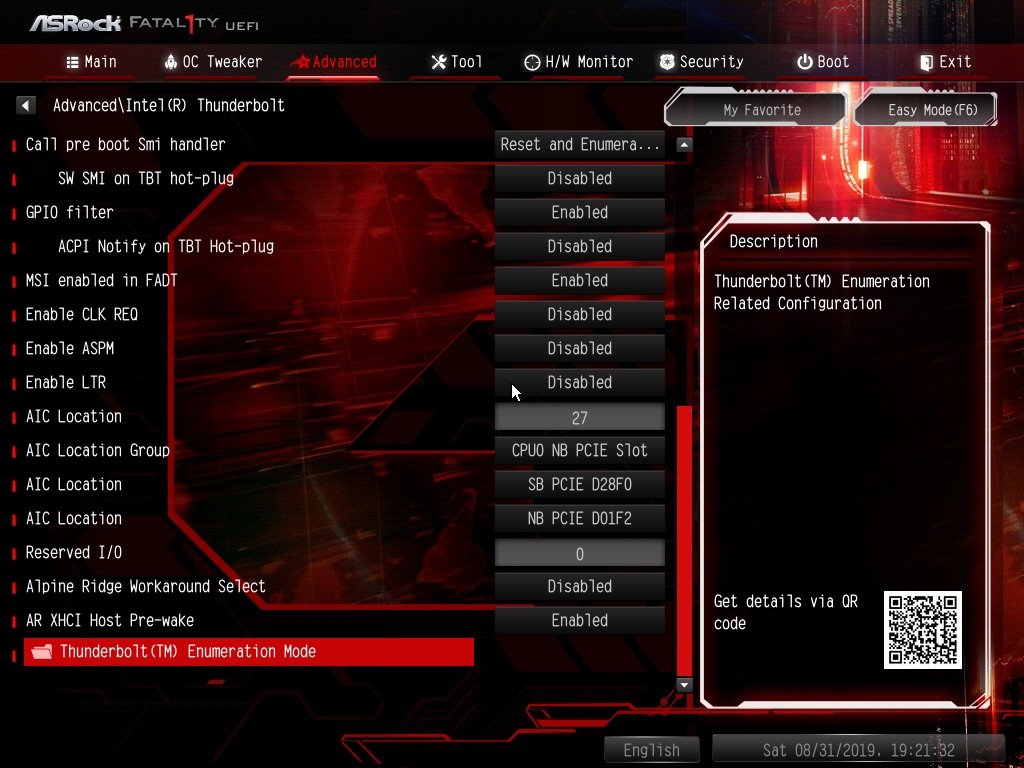The width and height of the screenshot is (1024, 768).
Task: Select the Tool tab
Action: (x=456, y=62)
